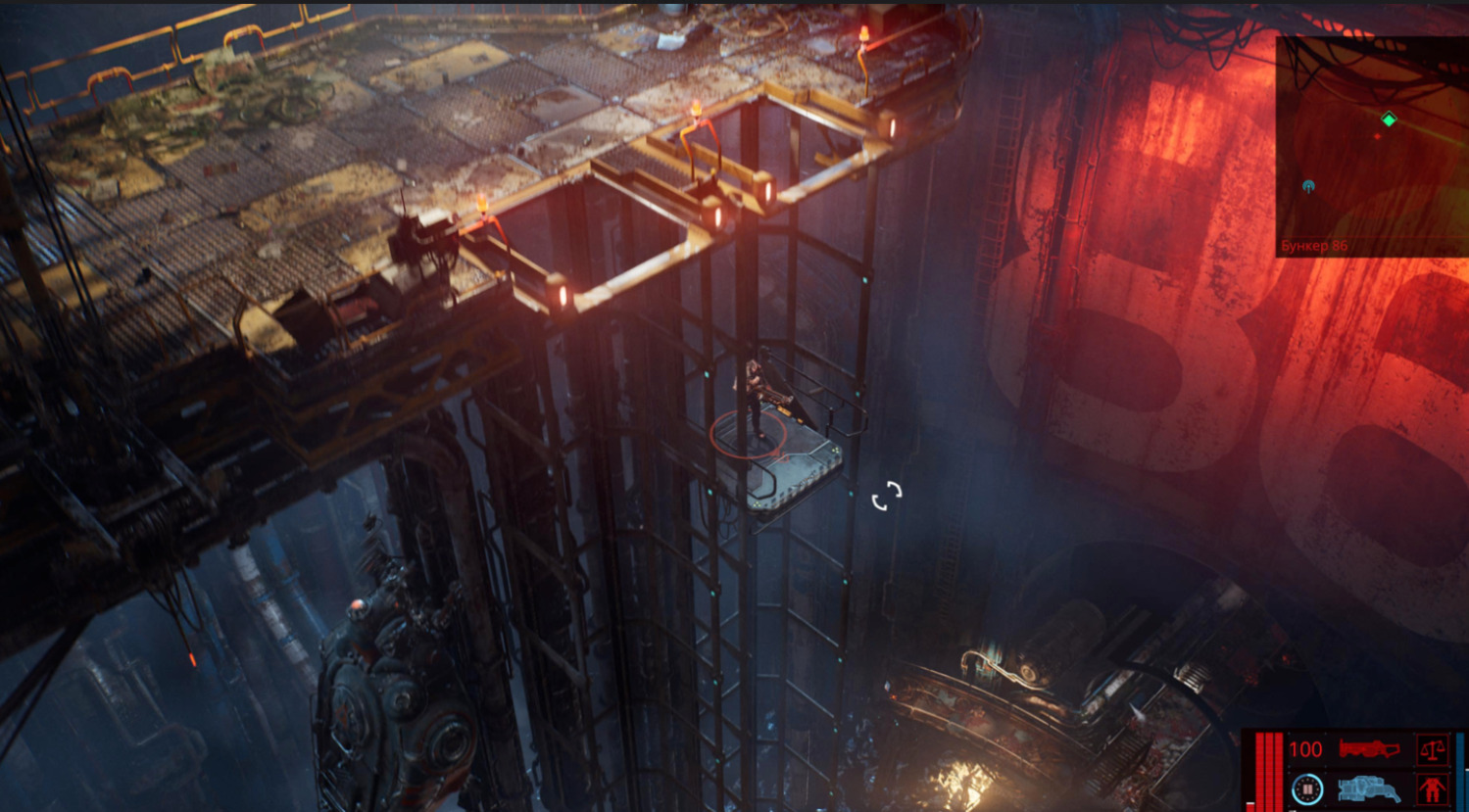1469x812 pixels.
Task: Open the red character armor icon
Action: [1433, 788]
